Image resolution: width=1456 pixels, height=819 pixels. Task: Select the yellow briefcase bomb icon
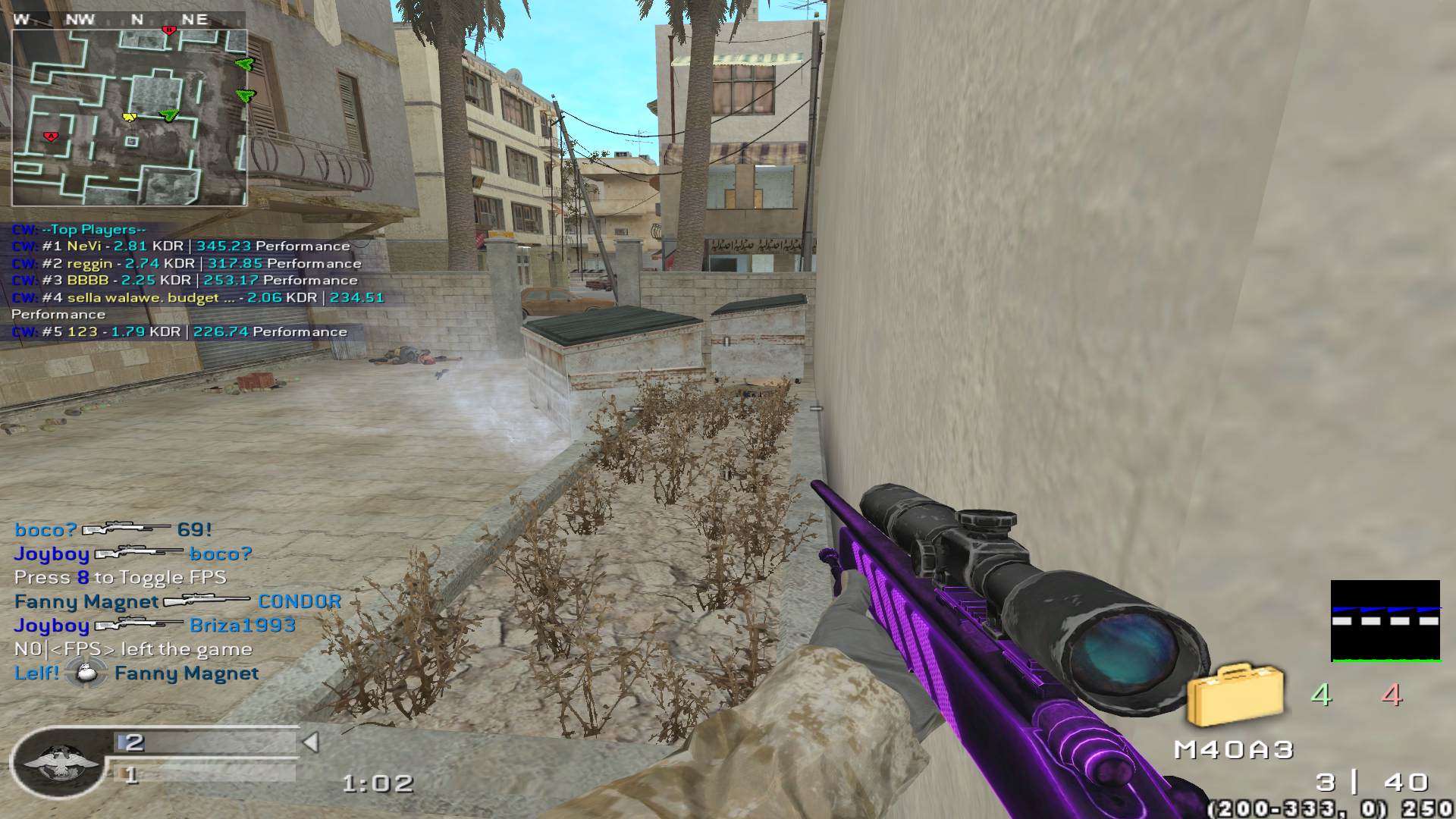click(x=1235, y=695)
